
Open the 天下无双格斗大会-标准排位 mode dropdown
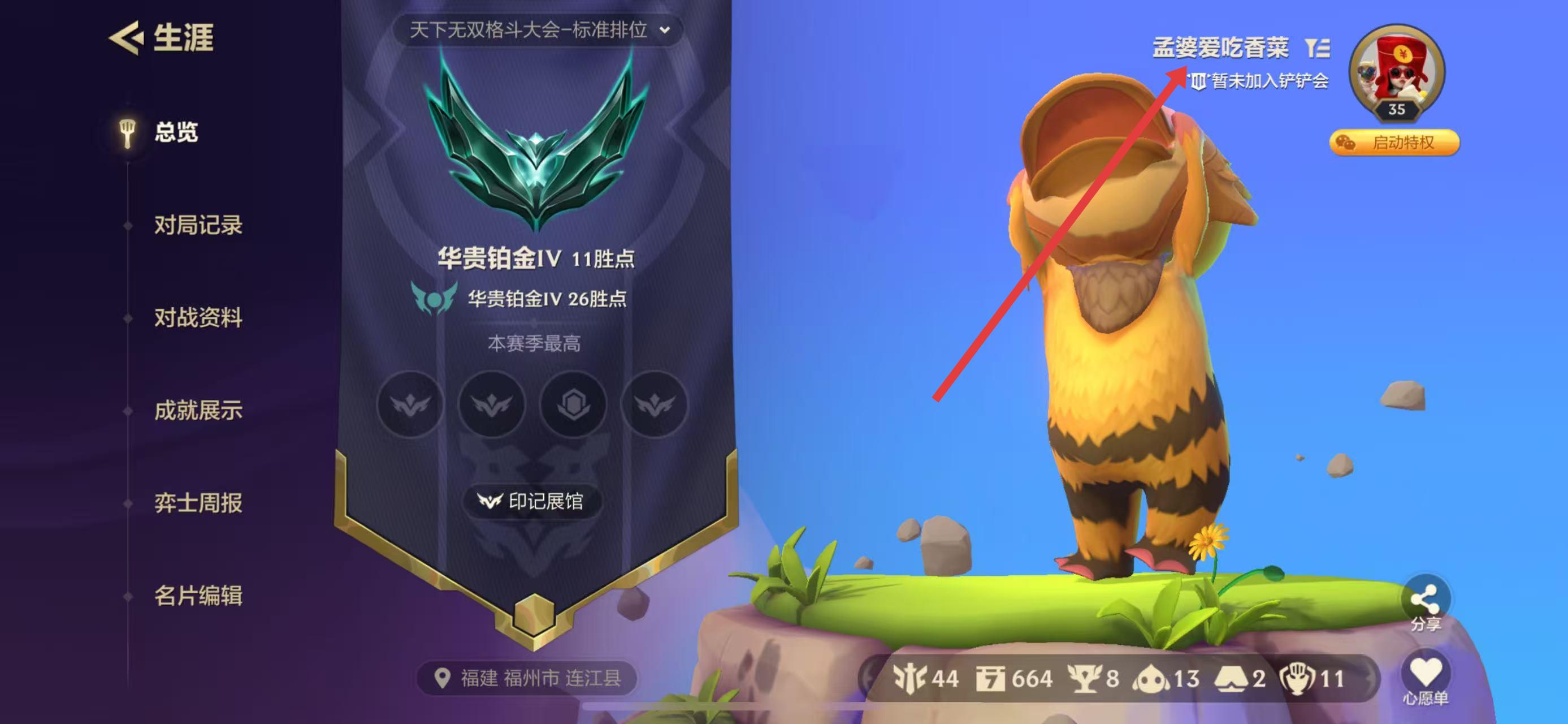pos(538,30)
